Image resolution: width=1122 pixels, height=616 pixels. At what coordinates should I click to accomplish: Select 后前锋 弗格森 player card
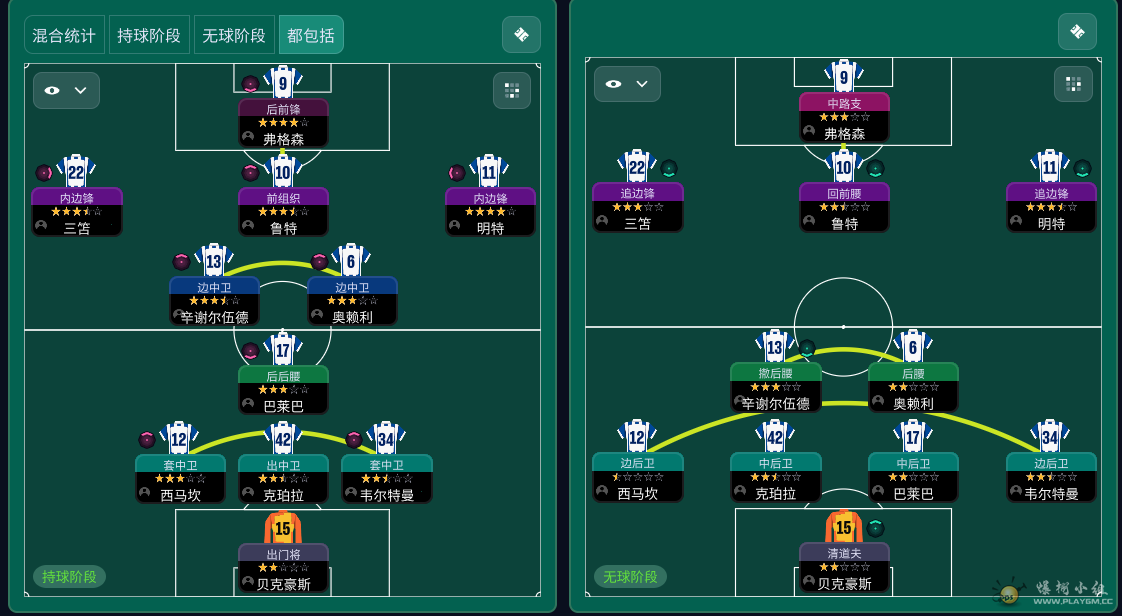(x=283, y=123)
